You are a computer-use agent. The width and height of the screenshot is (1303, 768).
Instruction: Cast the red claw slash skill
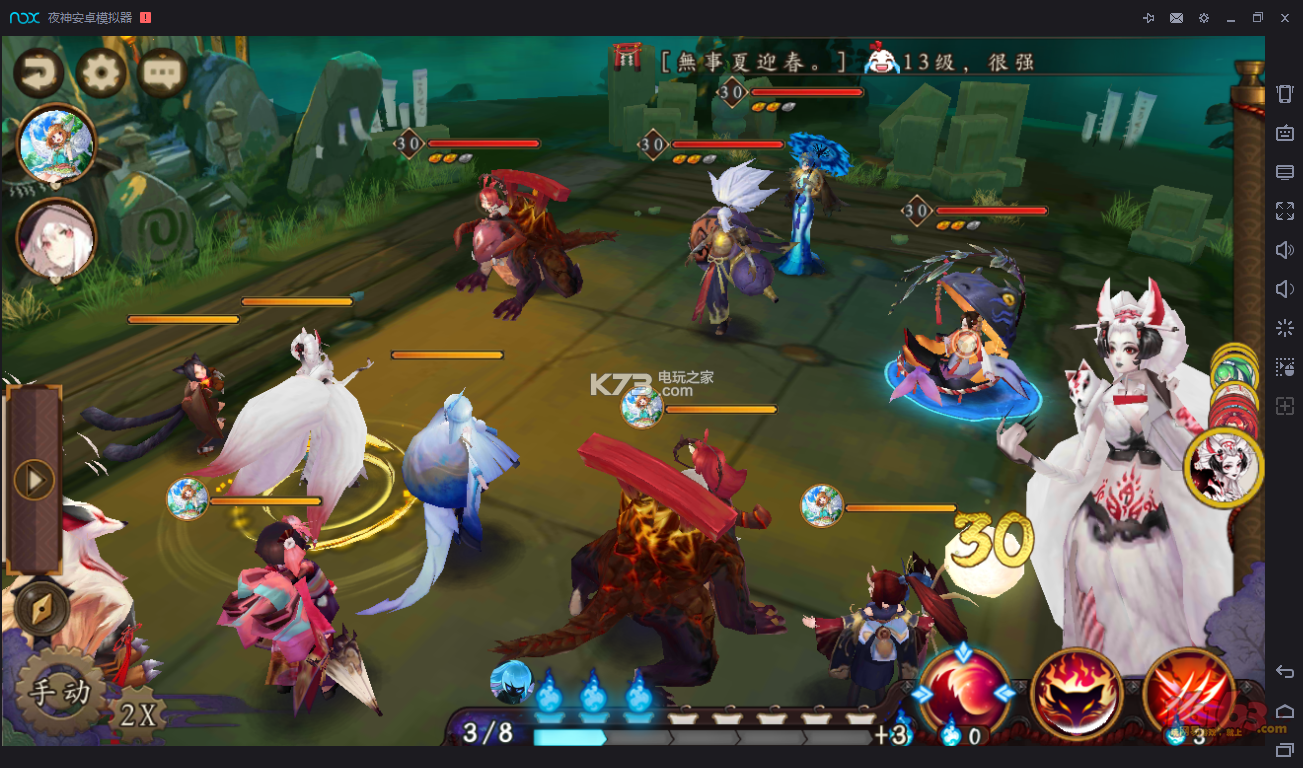point(1188,693)
